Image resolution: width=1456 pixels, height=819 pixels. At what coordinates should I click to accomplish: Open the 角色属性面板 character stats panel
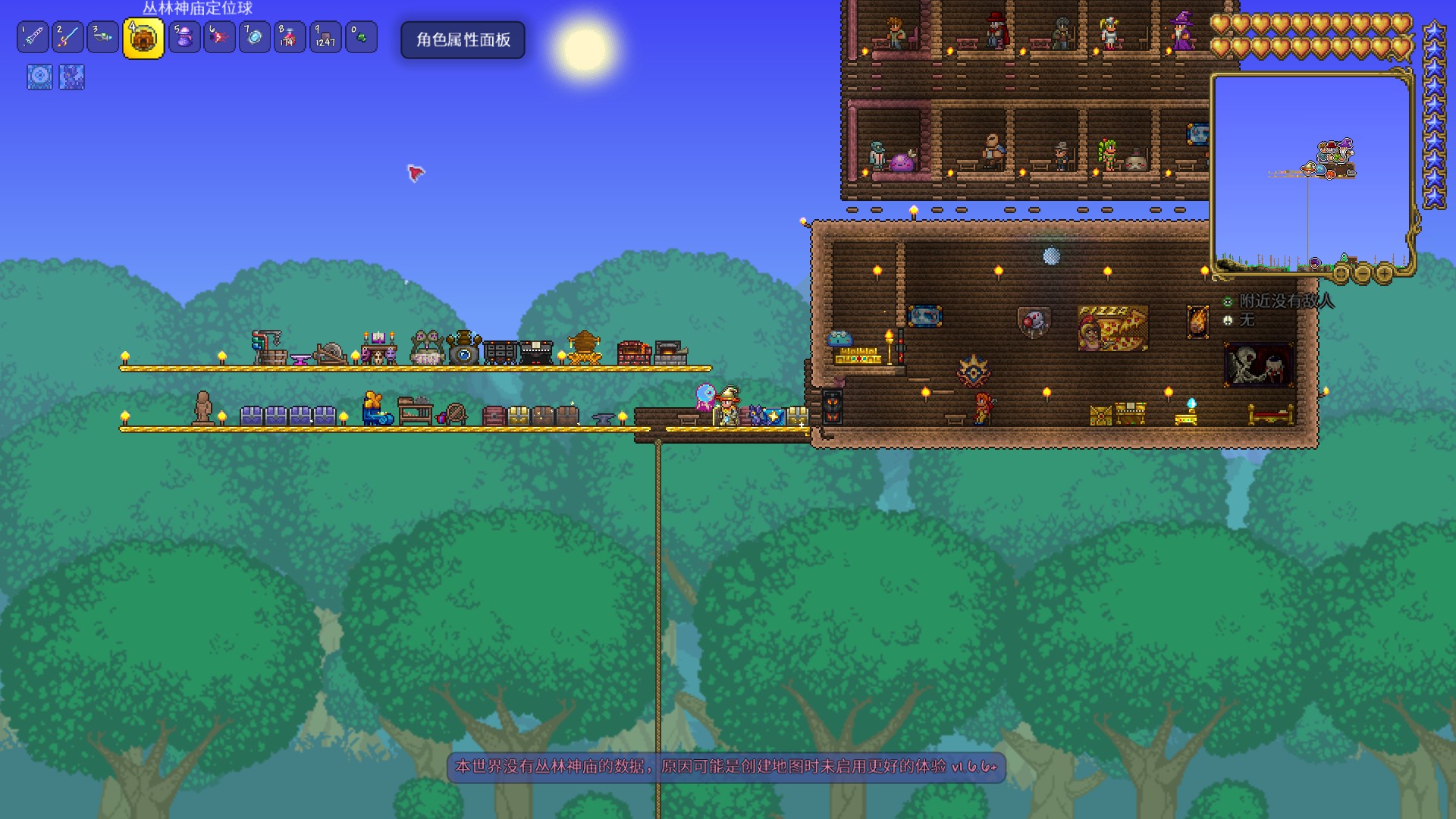tap(463, 39)
